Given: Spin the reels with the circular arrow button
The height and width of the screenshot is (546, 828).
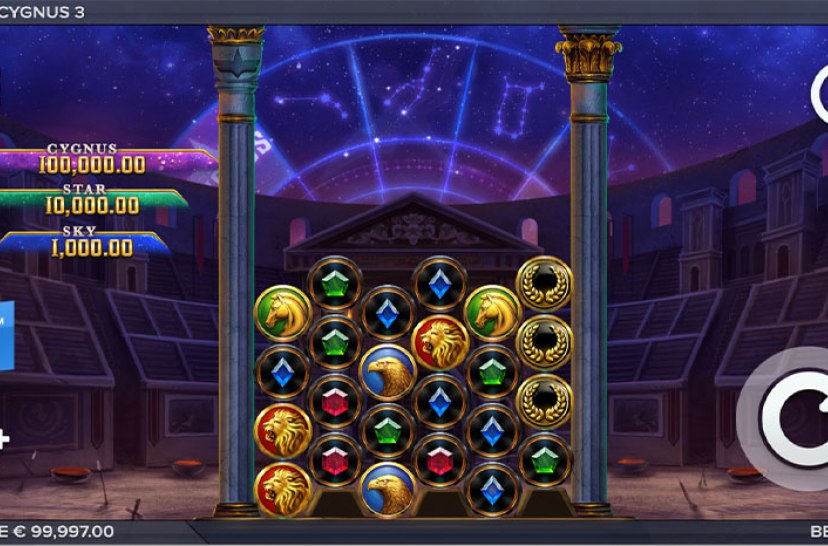Looking at the screenshot, I should 793,418.
